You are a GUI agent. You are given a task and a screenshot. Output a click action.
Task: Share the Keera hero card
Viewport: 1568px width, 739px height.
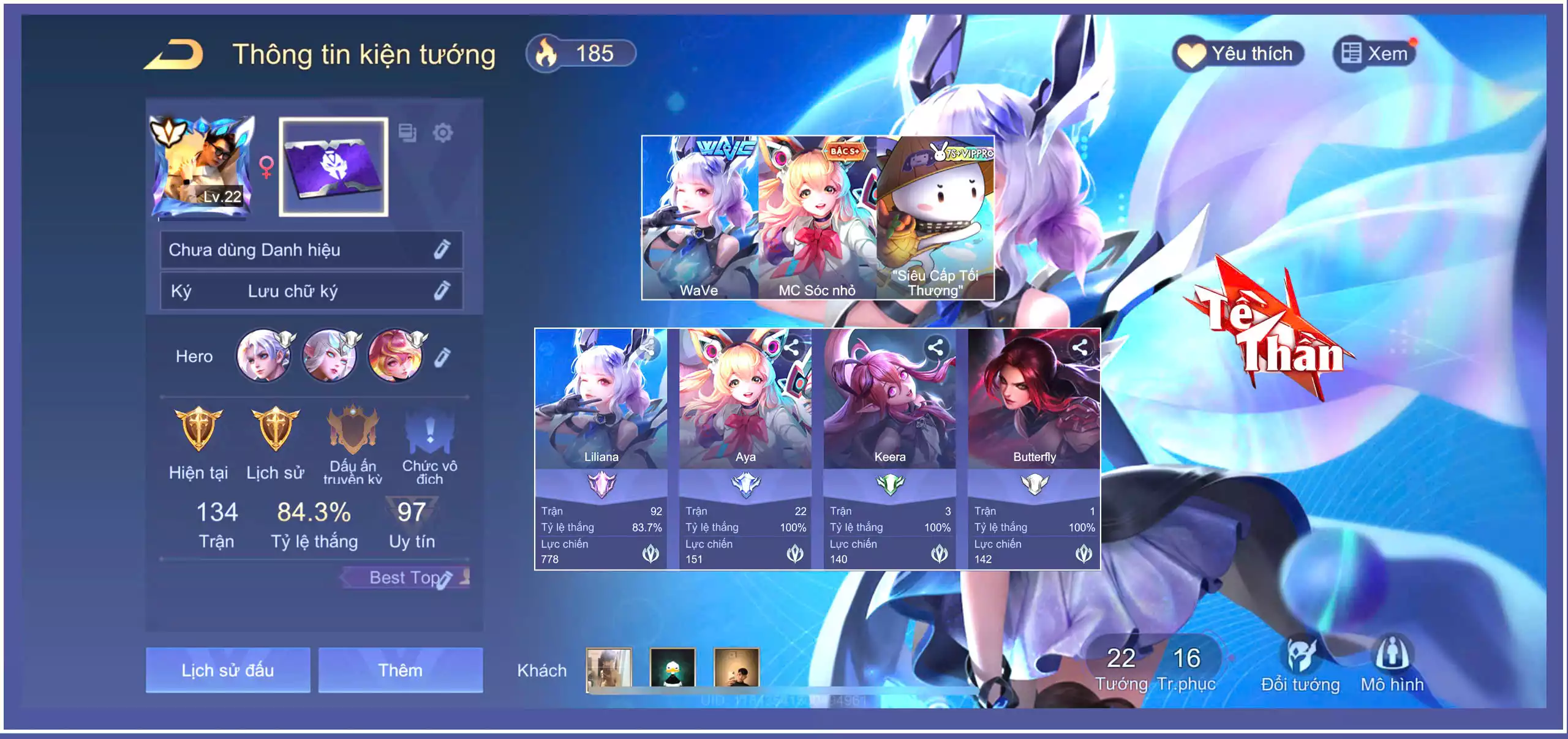coord(935,348)
